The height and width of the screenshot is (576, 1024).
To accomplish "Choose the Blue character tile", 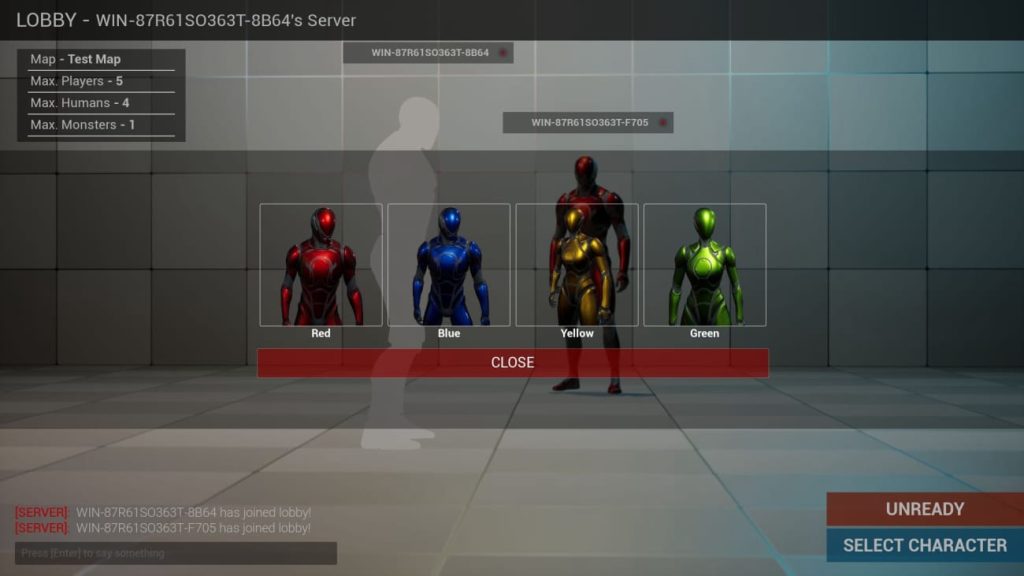I will [449, 265].
